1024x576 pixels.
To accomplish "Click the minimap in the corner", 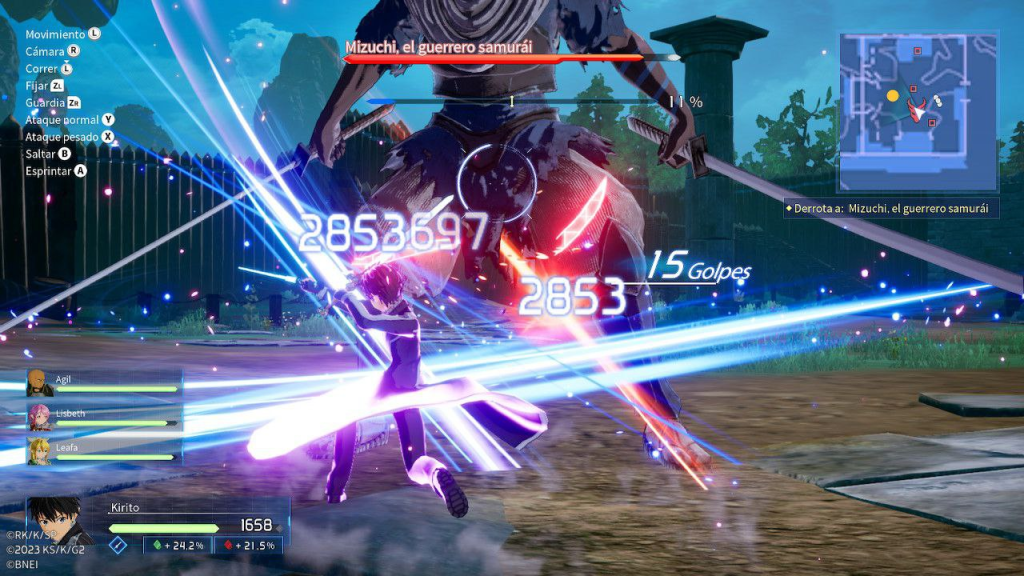I will [918, 111].
